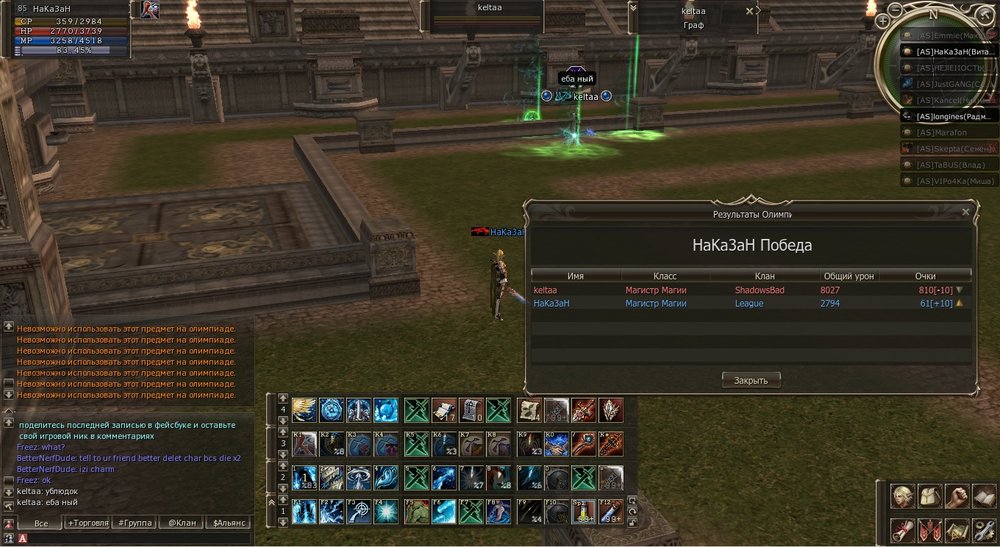1000x547 pixels.
Task: Select [AS]longines in the member list
Action: point(955,116)
